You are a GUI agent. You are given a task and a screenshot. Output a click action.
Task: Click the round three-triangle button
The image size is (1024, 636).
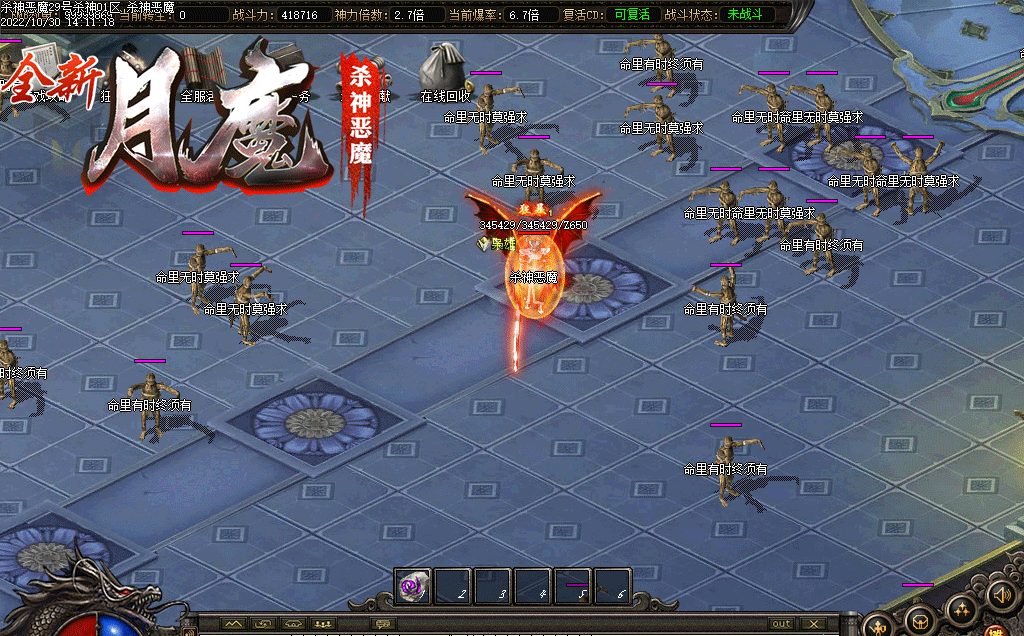(961, 609)
